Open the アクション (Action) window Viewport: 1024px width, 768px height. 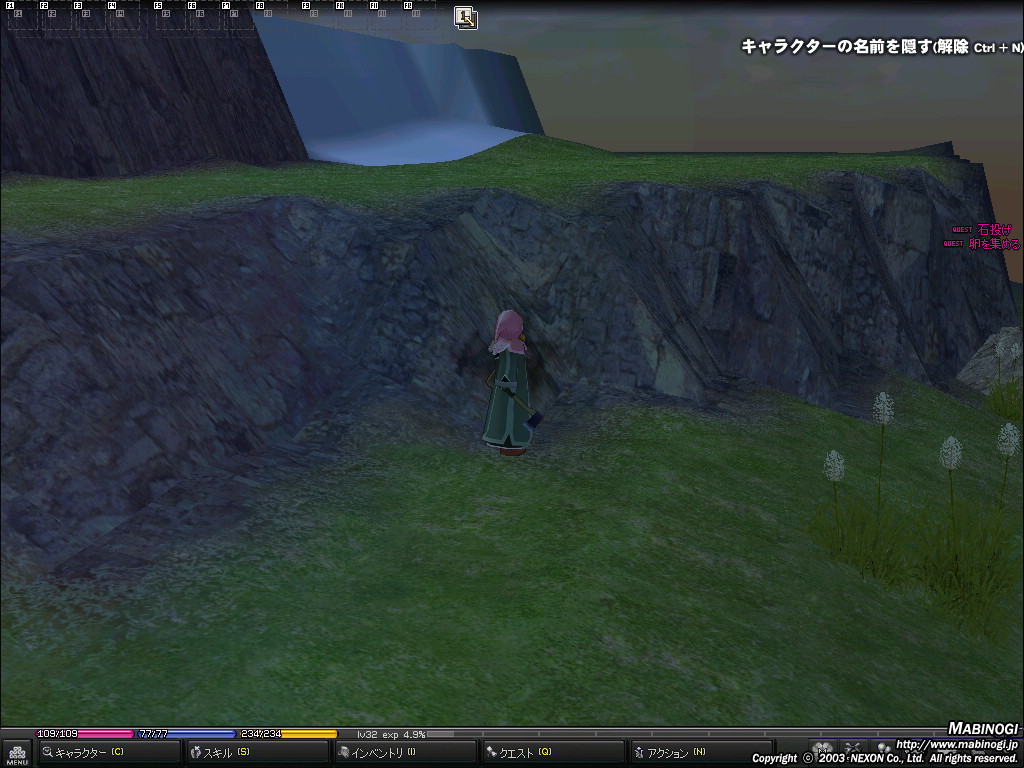[700, 752]
